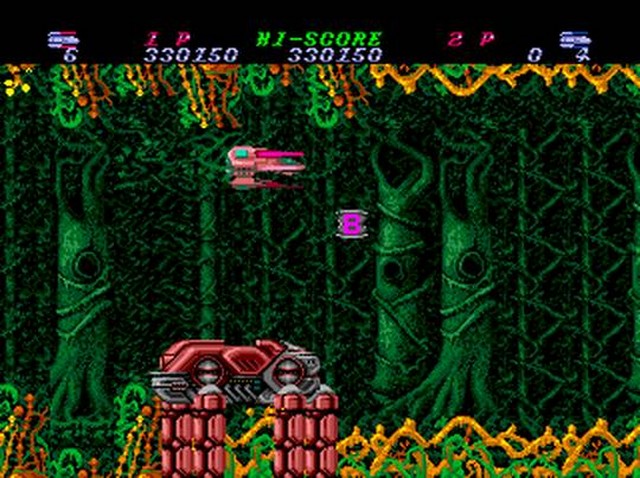Select the player two lives ship icon
This screenshot has width=640, height=478.
pyautogui.click(x=574, y=39)
